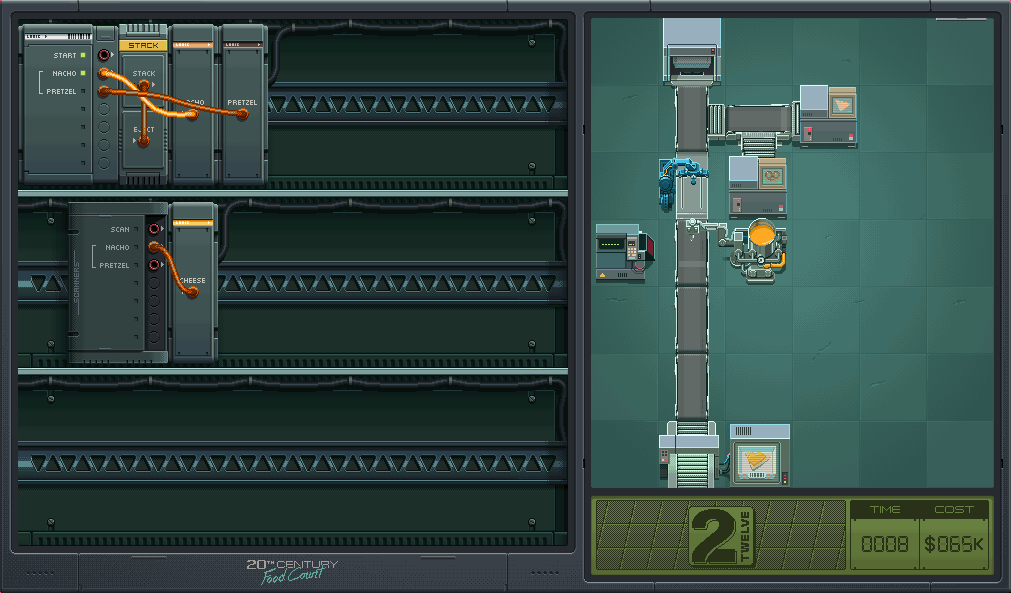Image resolution: width=1011 pixels, height=593 pixels.
Task: Select the NACHO jack on the Scanners module
Action: pos(154,247)
